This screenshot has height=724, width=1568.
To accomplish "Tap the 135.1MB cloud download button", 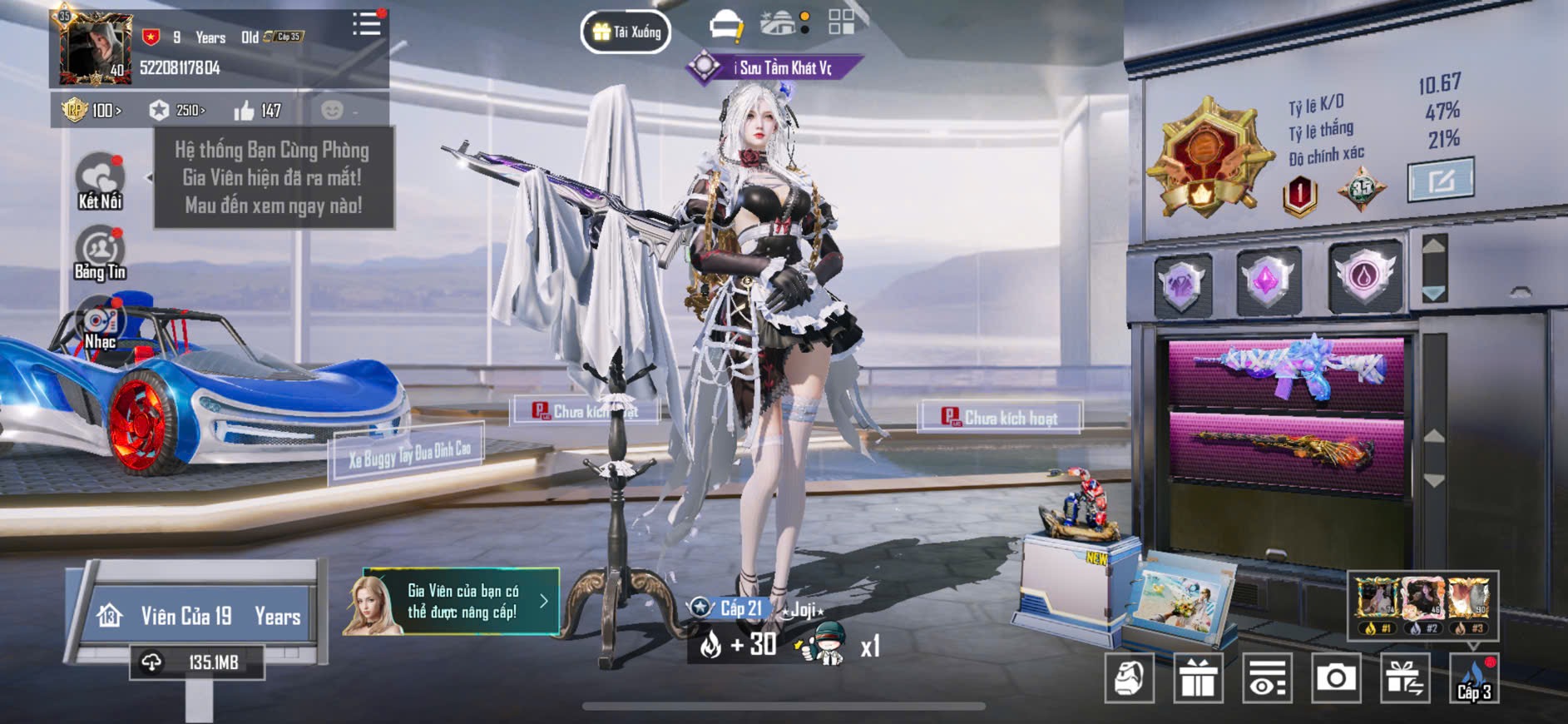I will [197, 662].
